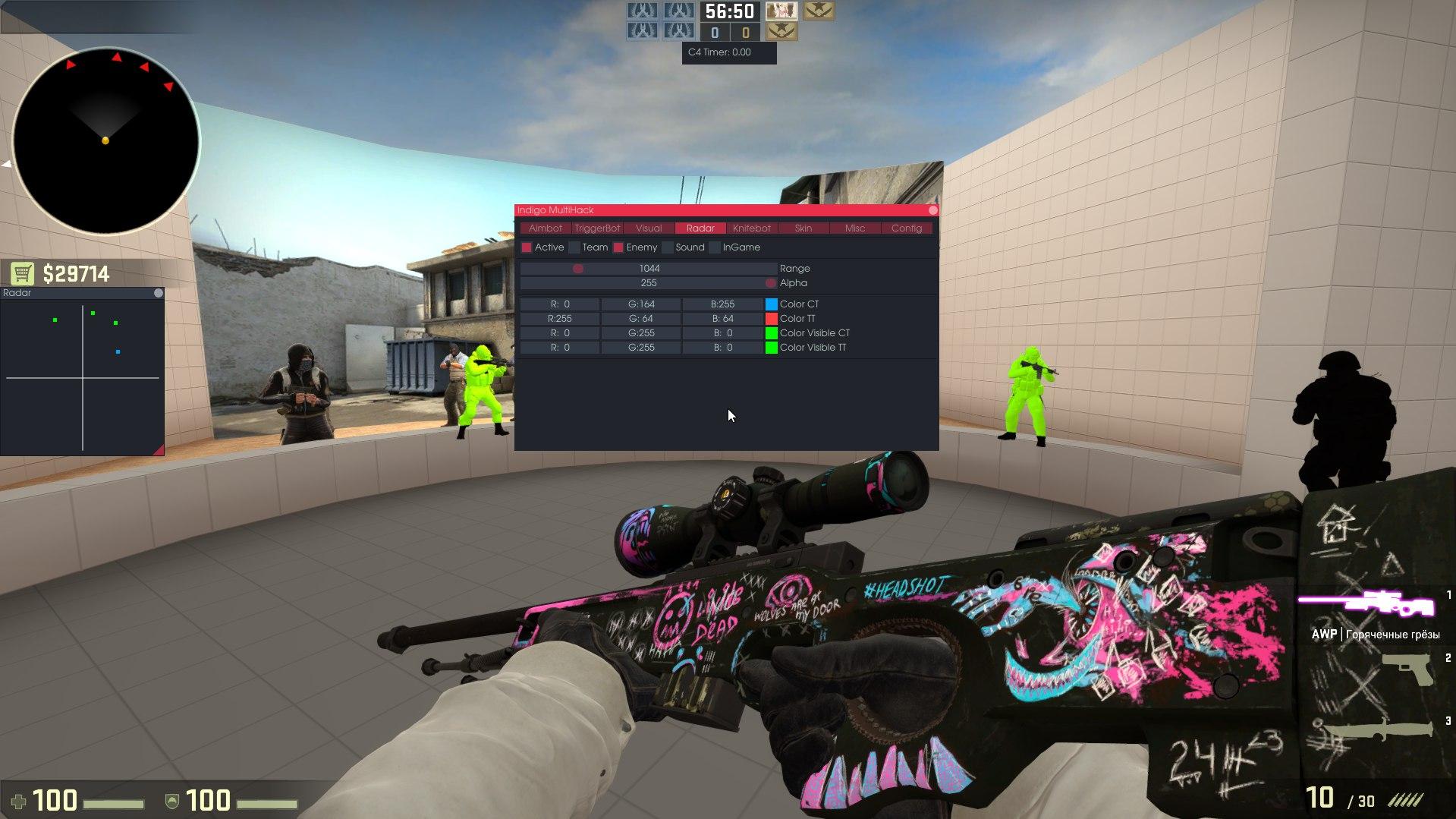
Task: Select the Visual tab
Action: point(649,228)
